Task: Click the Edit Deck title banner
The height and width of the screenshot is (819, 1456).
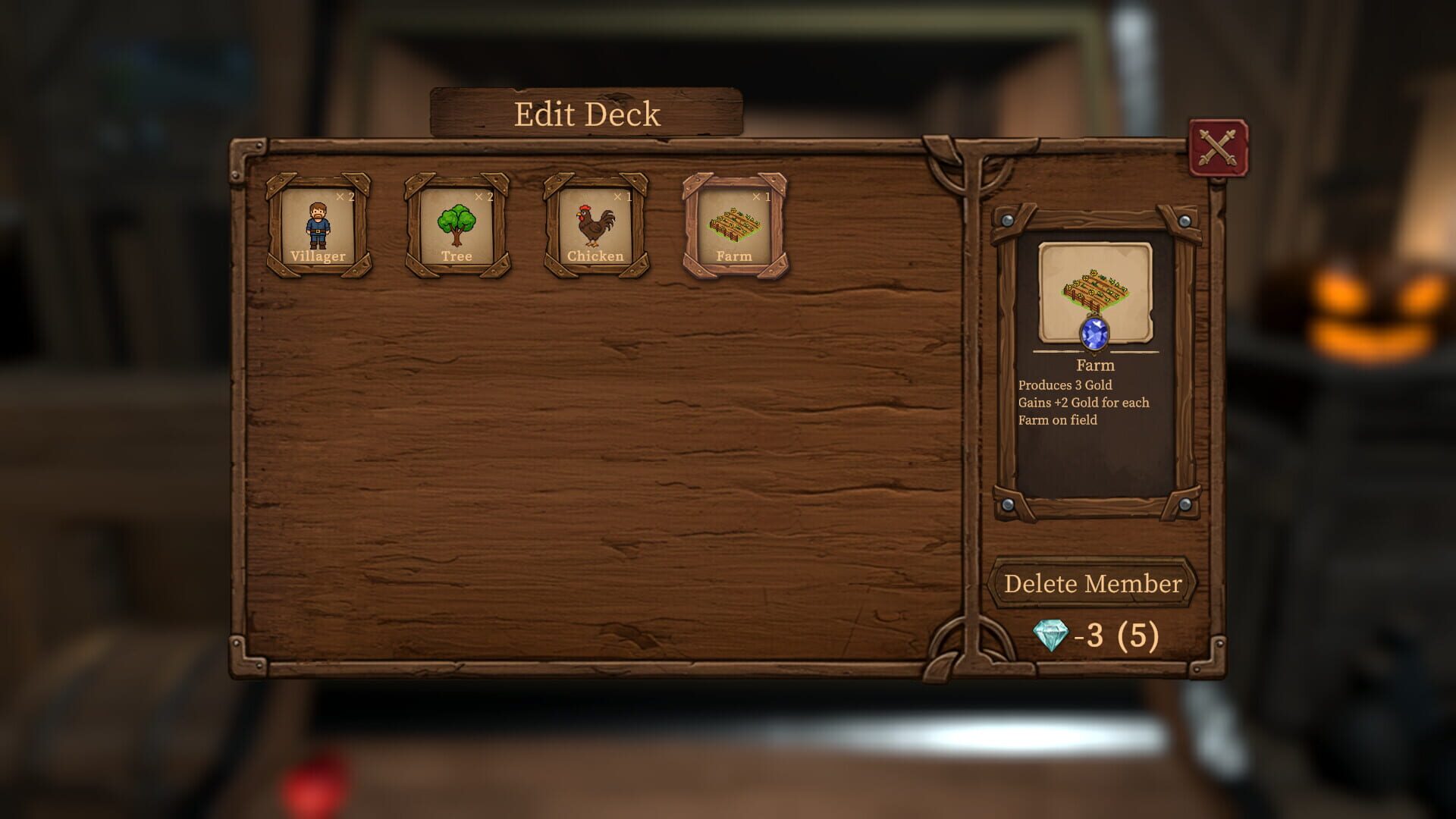Action: click(586, 113)
